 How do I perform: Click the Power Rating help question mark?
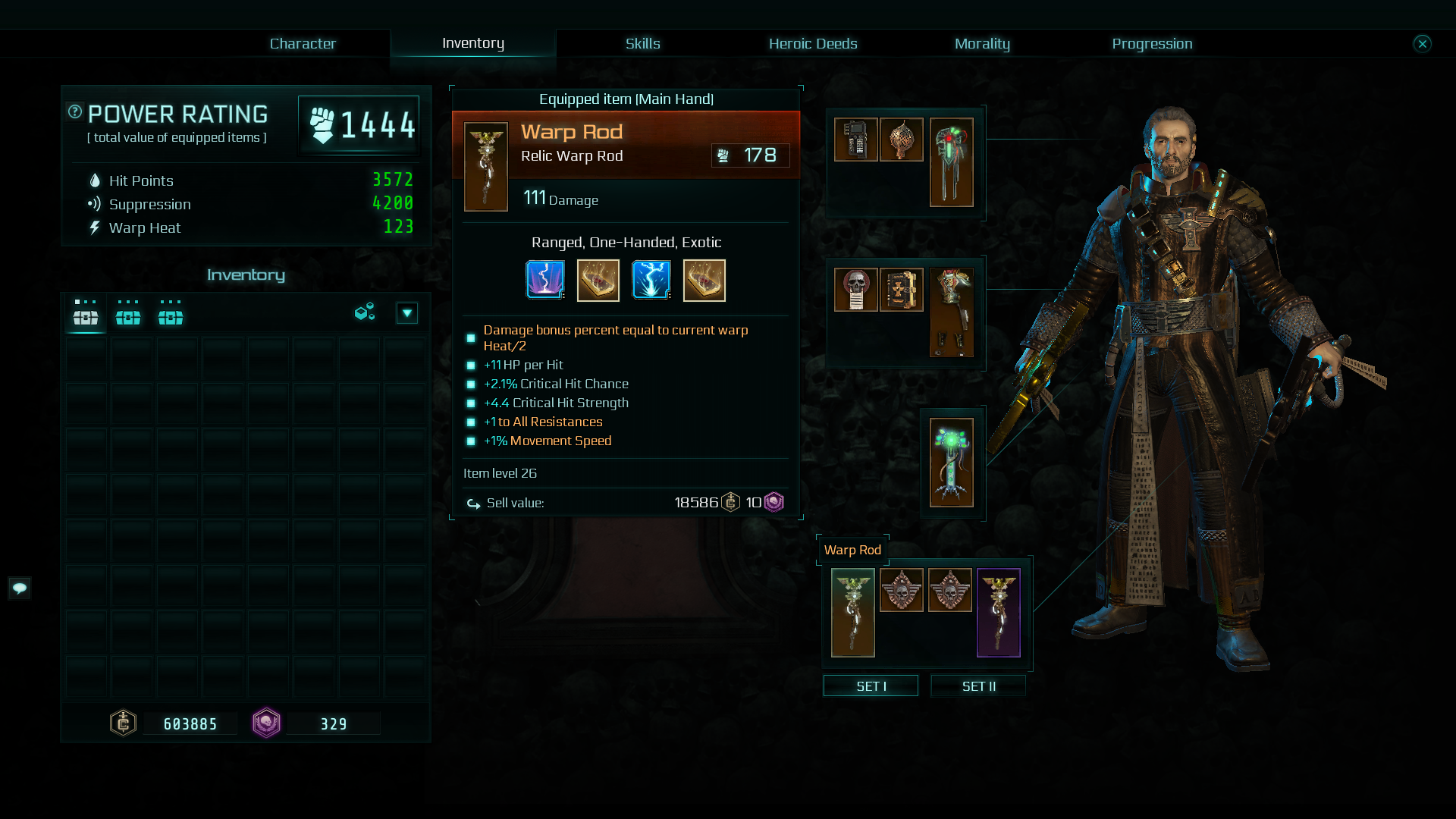[75, 112]
